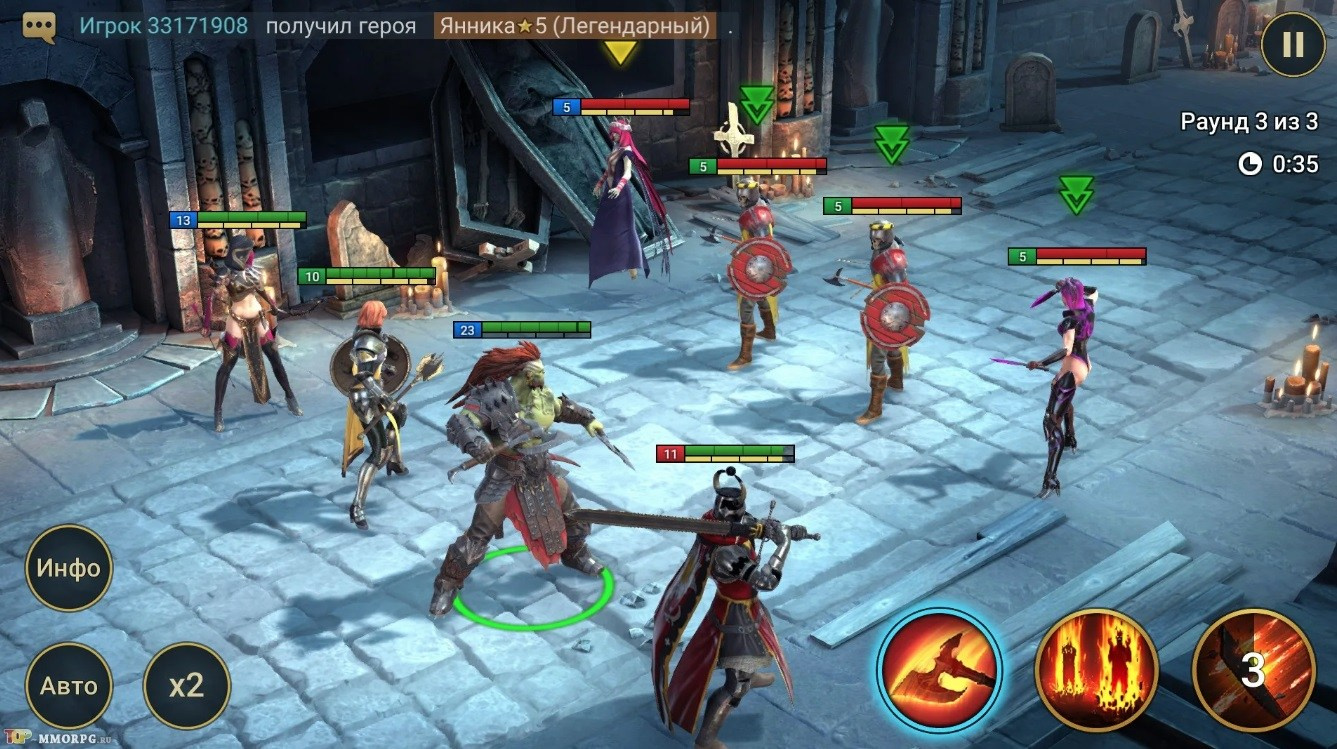Screen dimensions: 1337x749
Task: Switch the x2 battle speed
Action: tap(187, 686)
